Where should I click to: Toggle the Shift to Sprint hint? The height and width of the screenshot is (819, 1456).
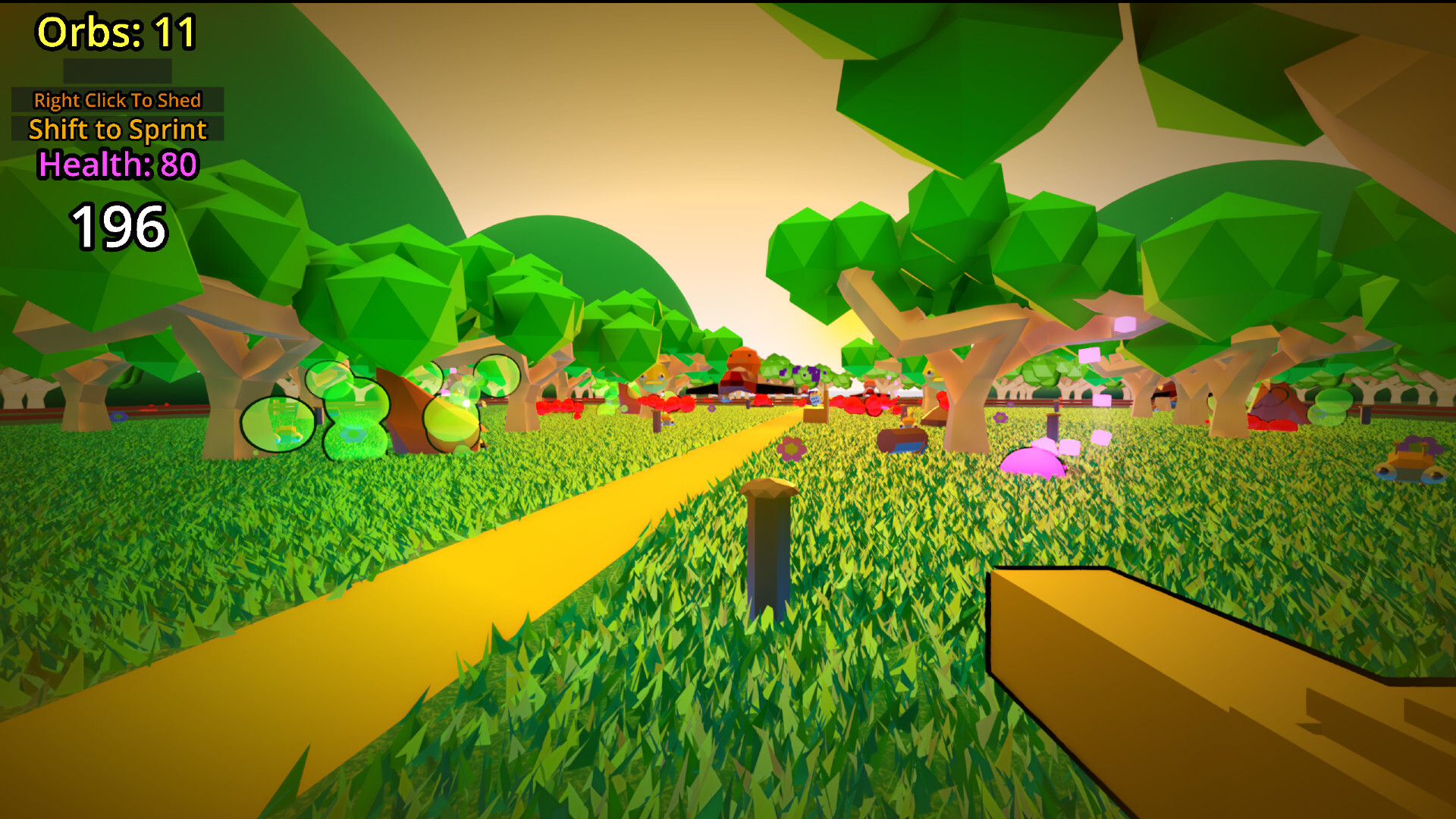pos(117,130)
